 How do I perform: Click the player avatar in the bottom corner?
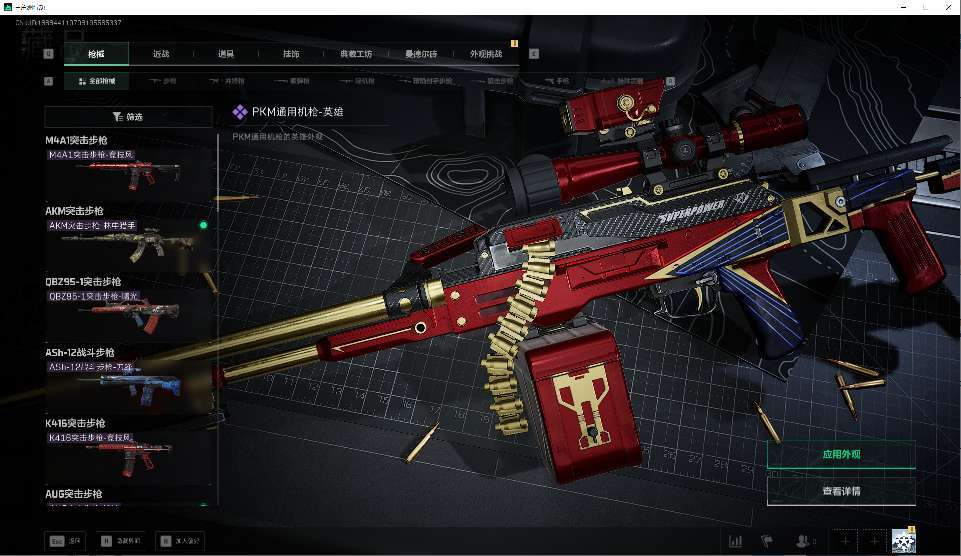coord(904,541)
